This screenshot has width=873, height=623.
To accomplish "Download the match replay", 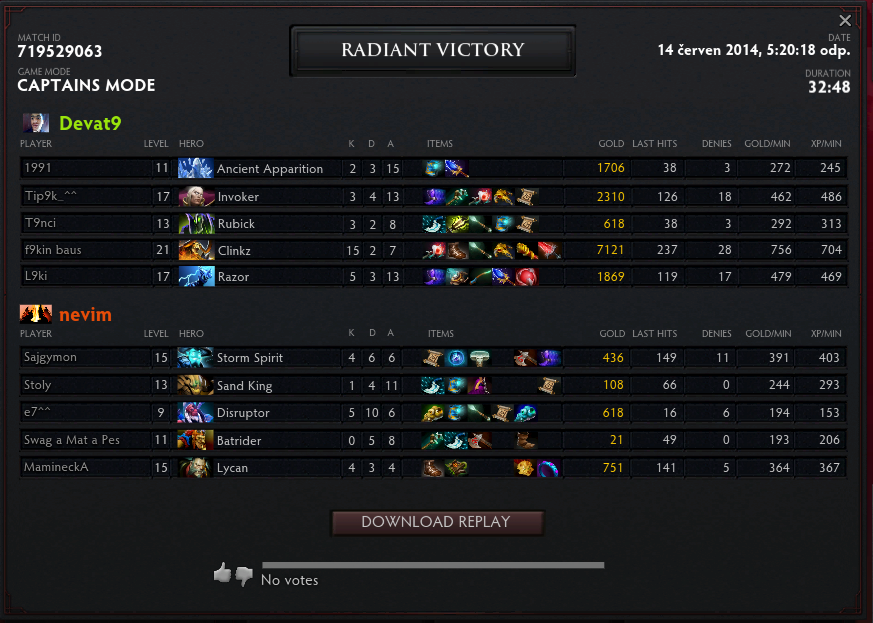I will coord(436,522).
